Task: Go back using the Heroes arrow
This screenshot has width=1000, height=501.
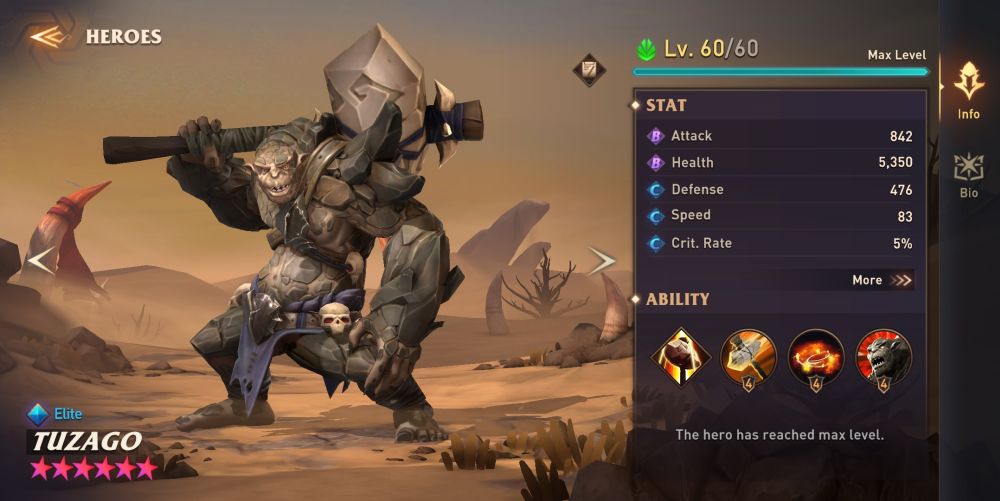Action: [48, 37]
